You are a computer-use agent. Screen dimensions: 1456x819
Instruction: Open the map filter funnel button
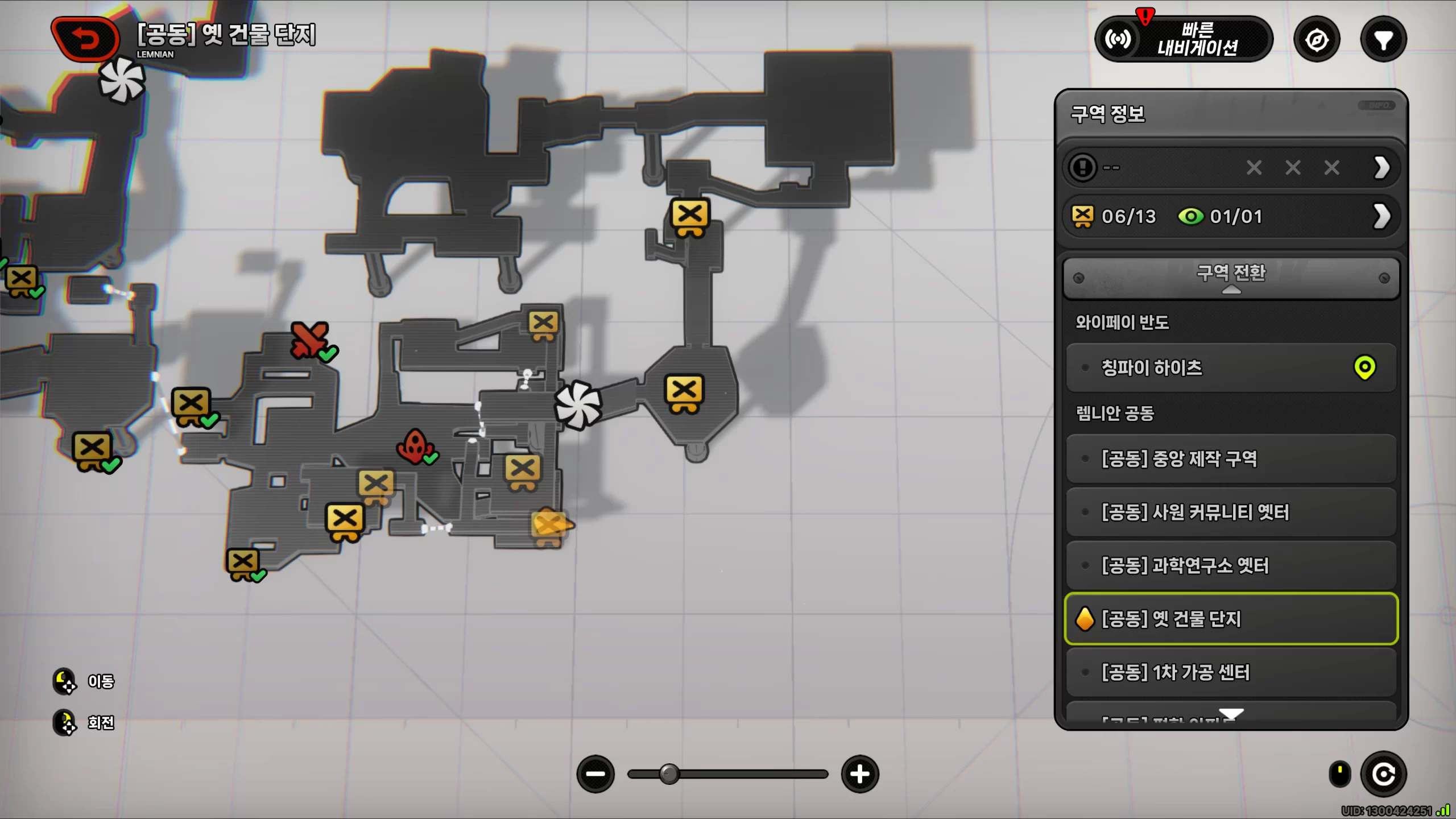pos(1383,40)
